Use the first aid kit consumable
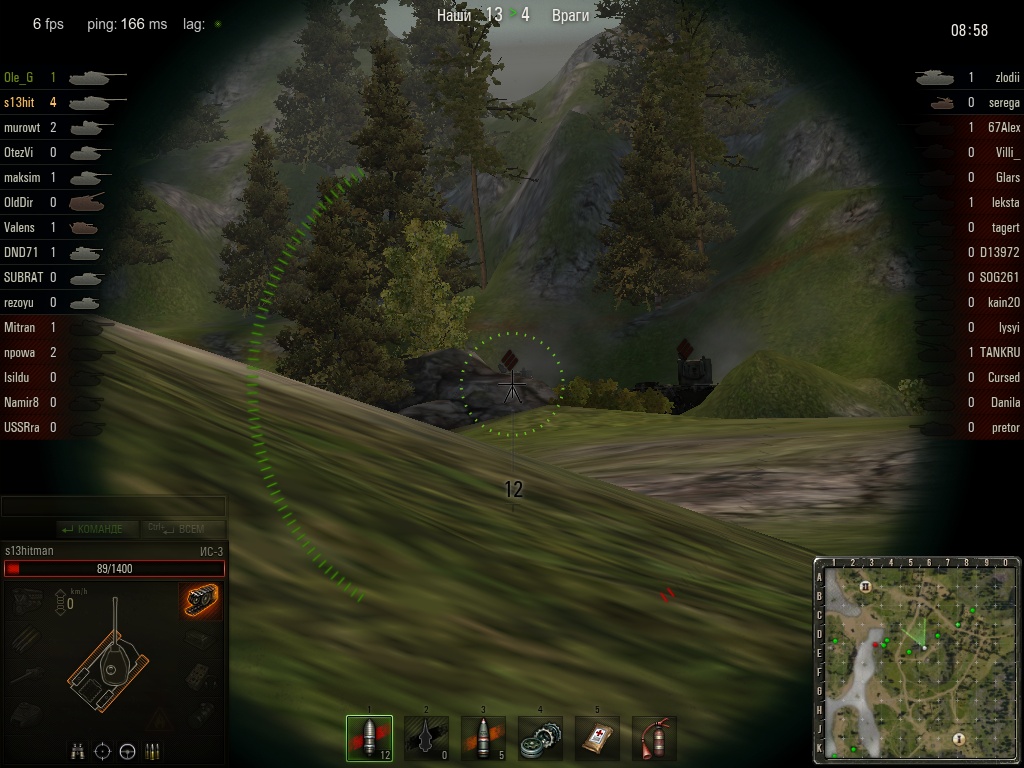Image resolution: width=1024 pixels, height=768 pixels. 598,738
